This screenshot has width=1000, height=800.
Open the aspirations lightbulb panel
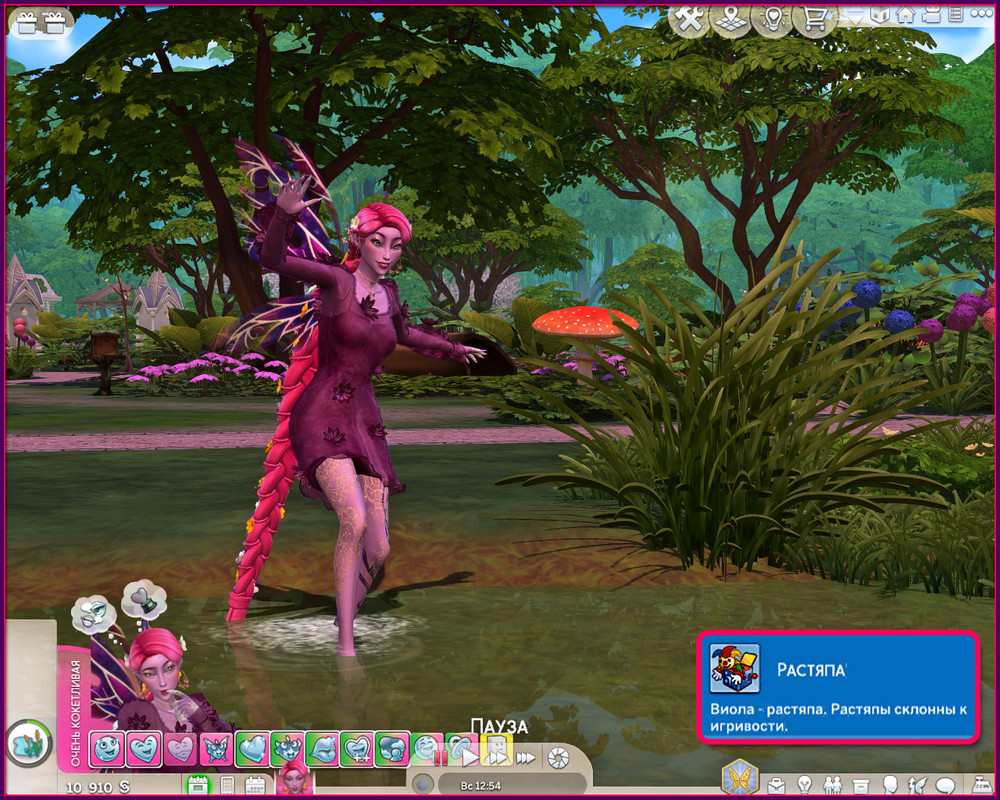(802, 785)
